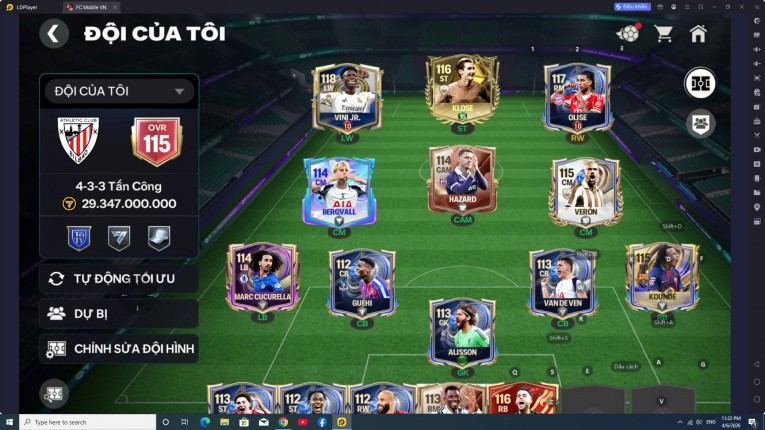
Task: Choose Hazard CAM player card
Action: tap(462, 183)
